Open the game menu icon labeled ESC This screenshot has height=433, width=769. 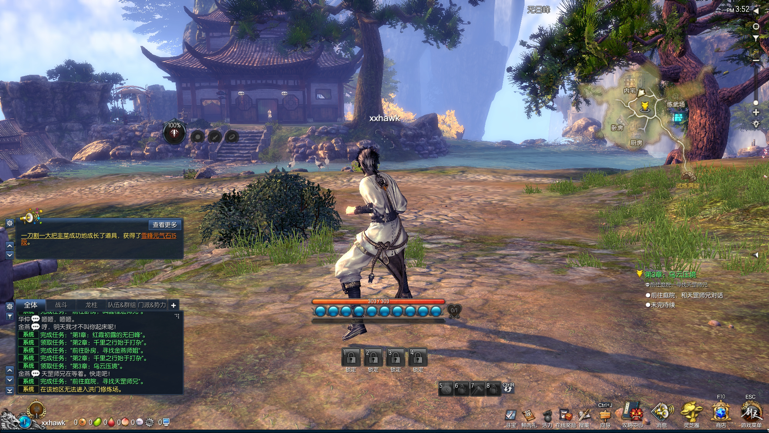(x=750, y=411)
